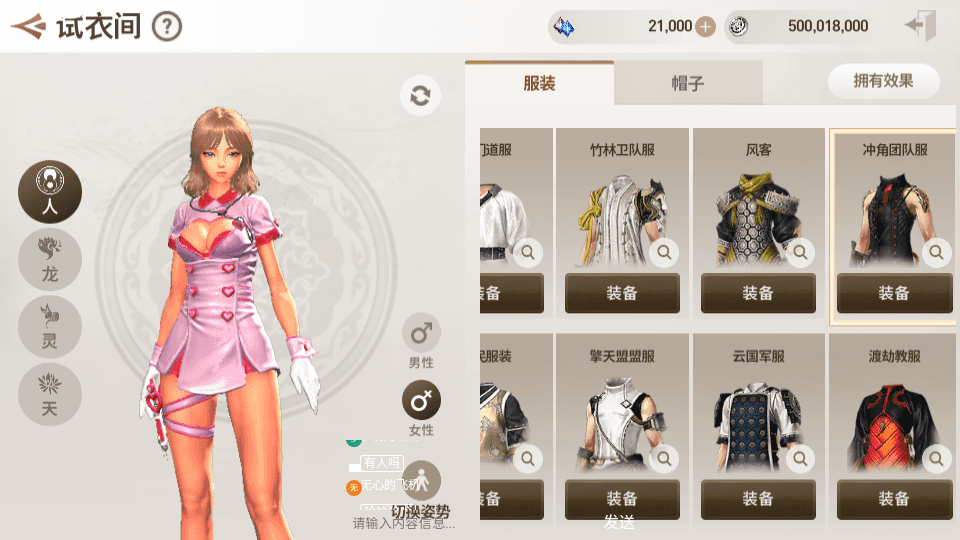The width and height of the screenshot is (960, 540).
Task: Add more diamonds with the plus button
Action: [x=705, y=26]
